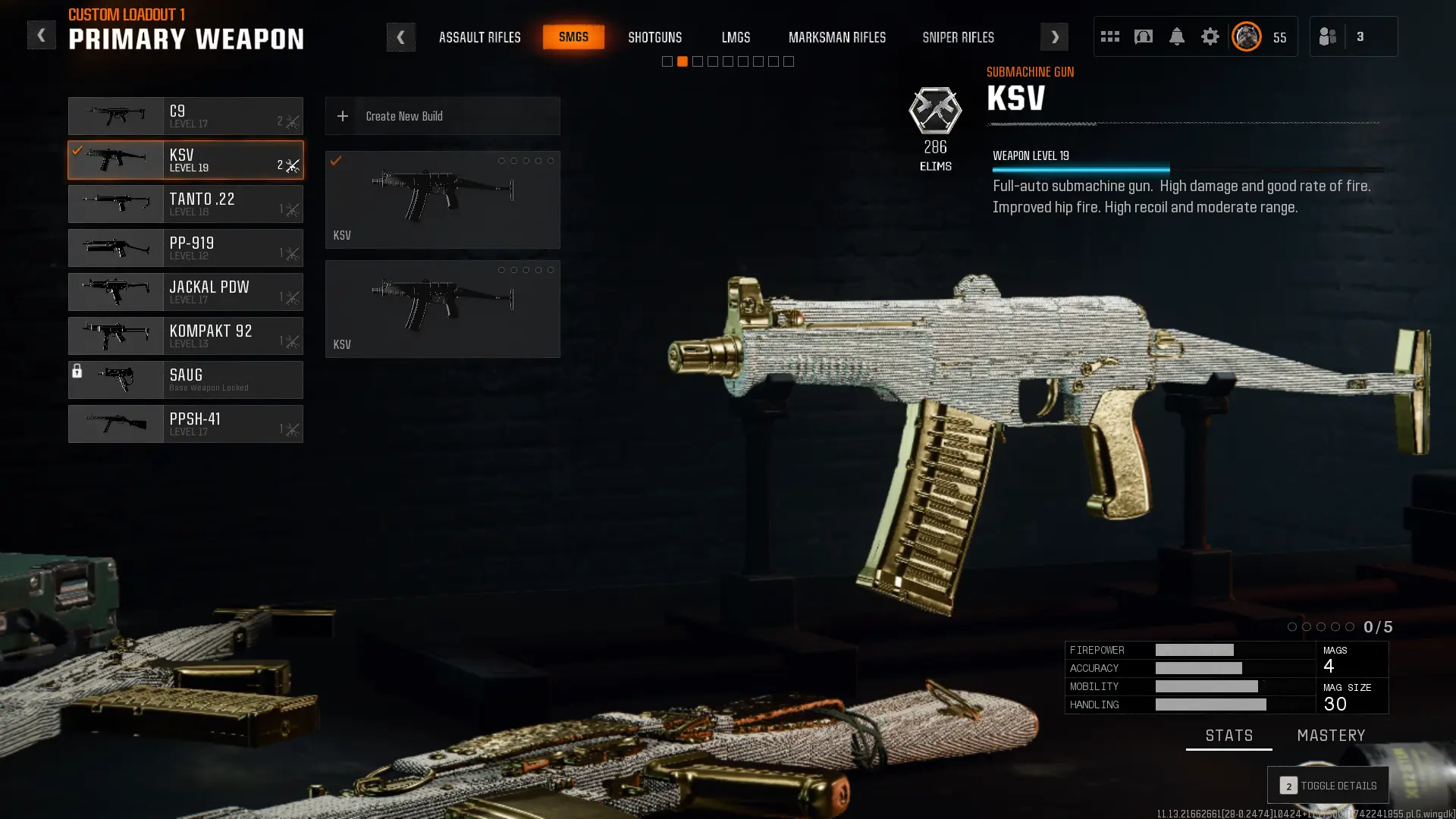Click the voice chat headset icon
This screenshot has width=1456, height=819.
[x=1143, y=36]
